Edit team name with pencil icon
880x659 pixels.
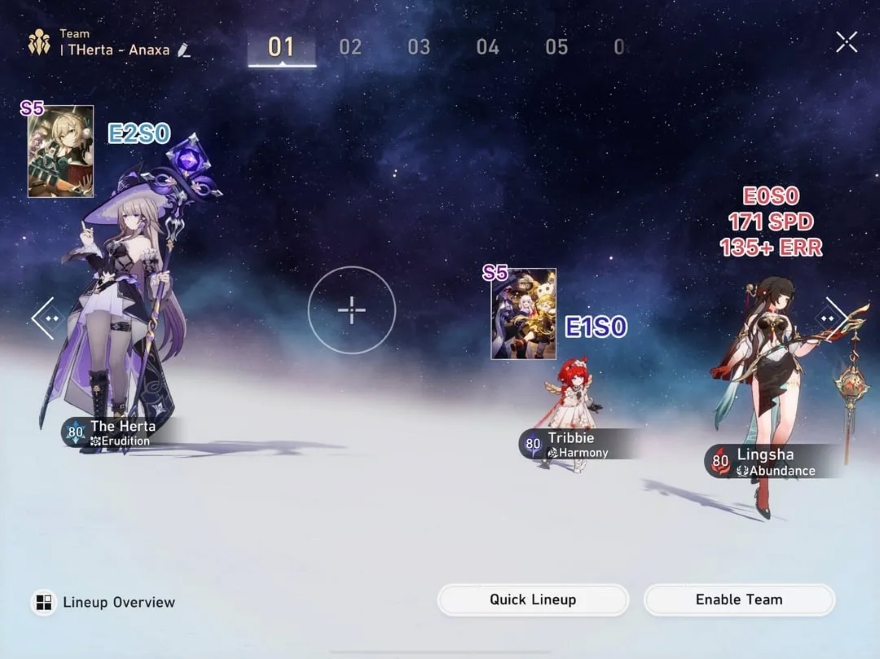[184, 50]
